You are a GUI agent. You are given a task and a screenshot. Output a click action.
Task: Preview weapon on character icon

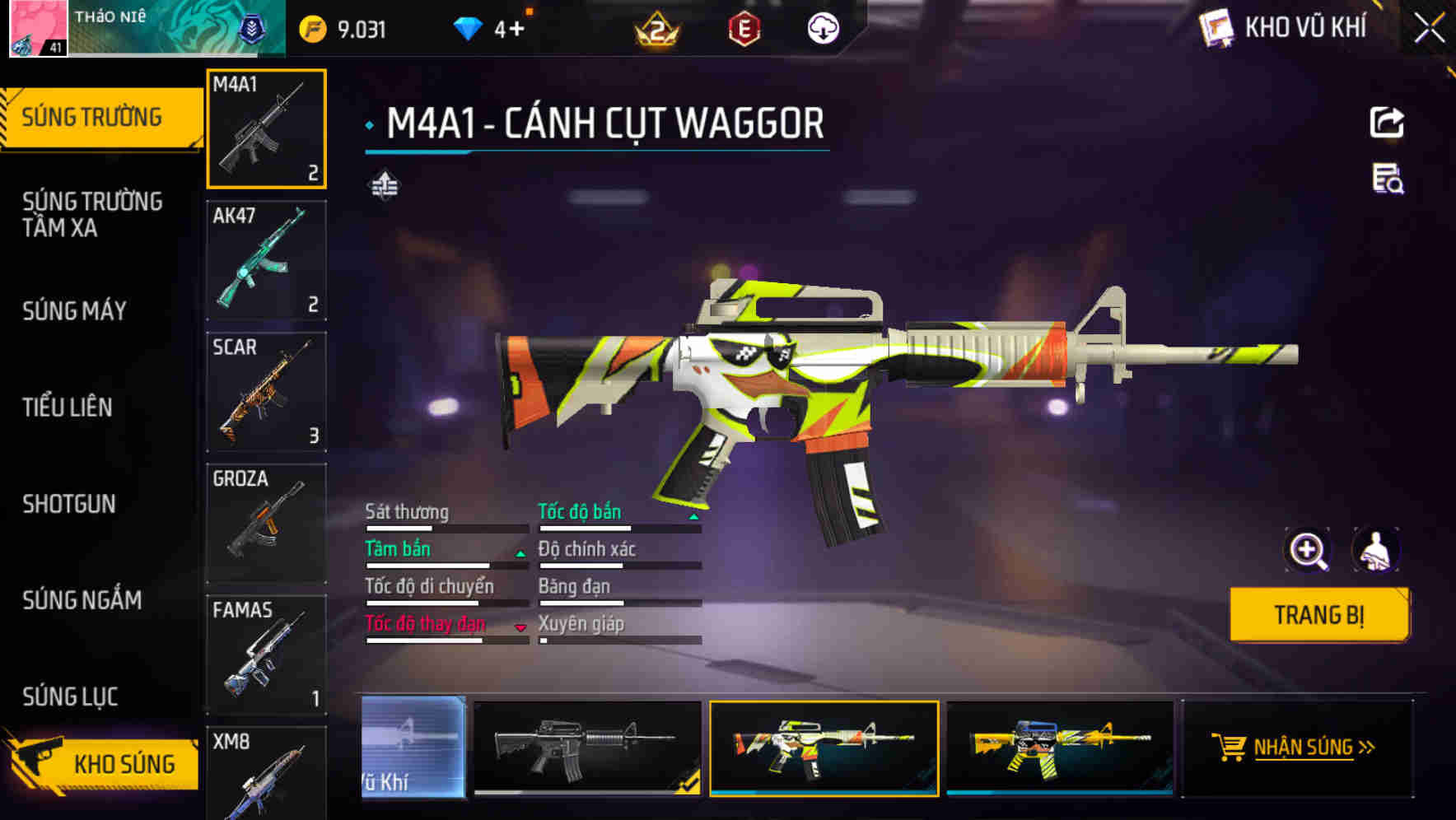pyautogui.click(x=1375, y=550)
